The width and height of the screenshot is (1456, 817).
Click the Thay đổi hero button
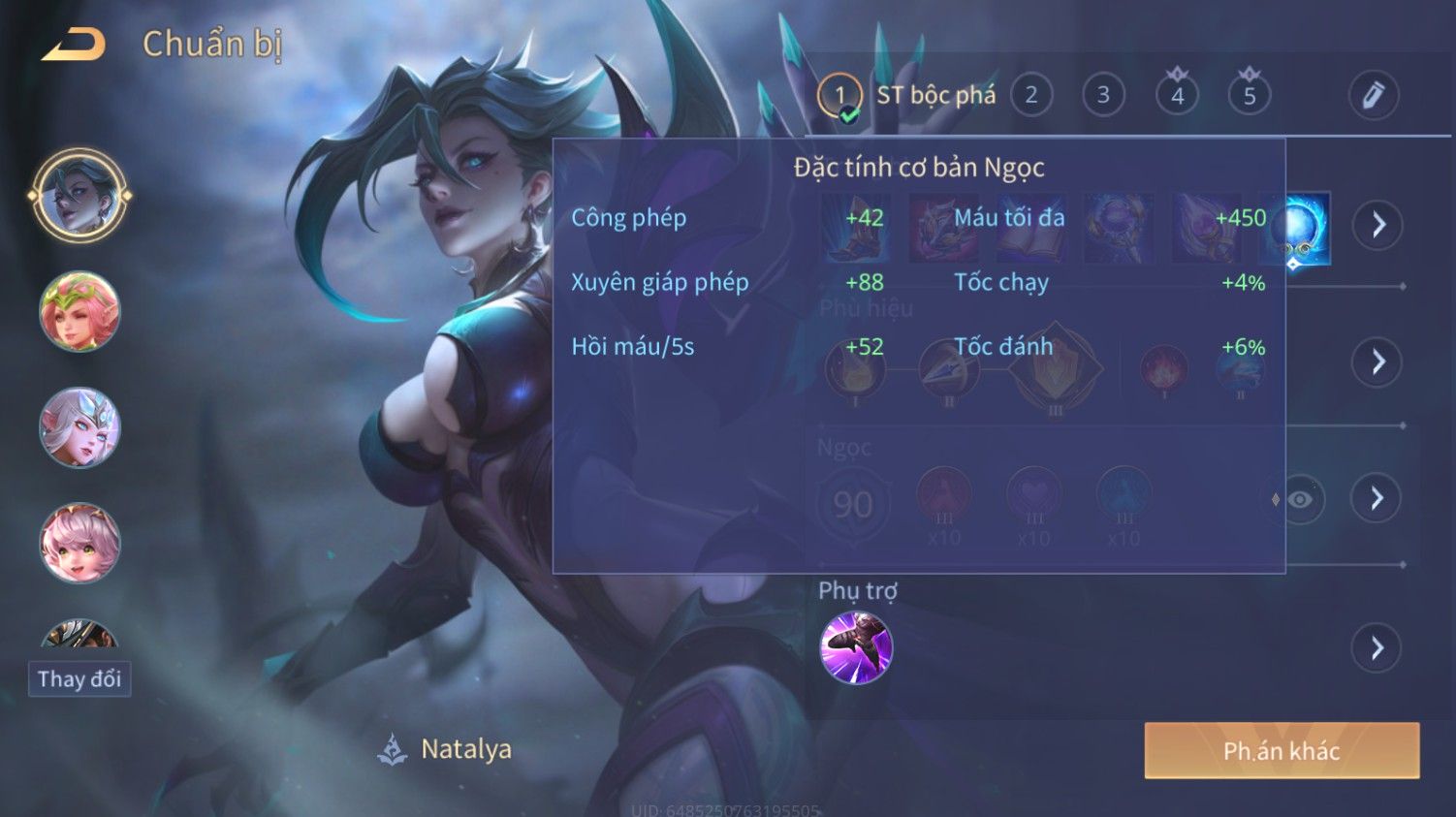[x=79, y=678]
